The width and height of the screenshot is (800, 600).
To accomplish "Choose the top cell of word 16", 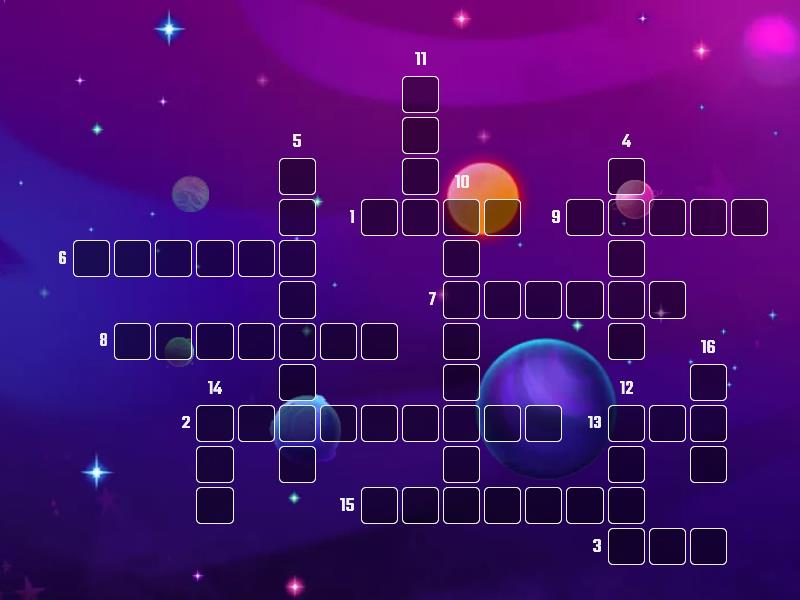I will pyautogui.click(x=708, y=382).
